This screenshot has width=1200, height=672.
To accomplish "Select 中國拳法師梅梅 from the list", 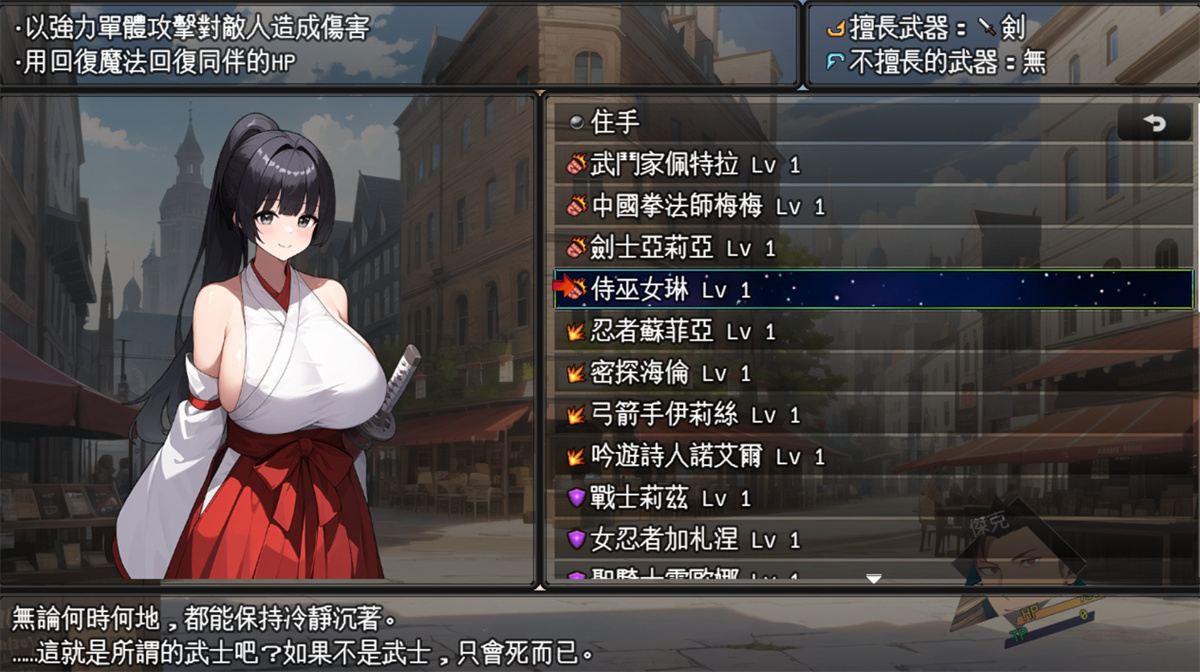I will point(708,207).
